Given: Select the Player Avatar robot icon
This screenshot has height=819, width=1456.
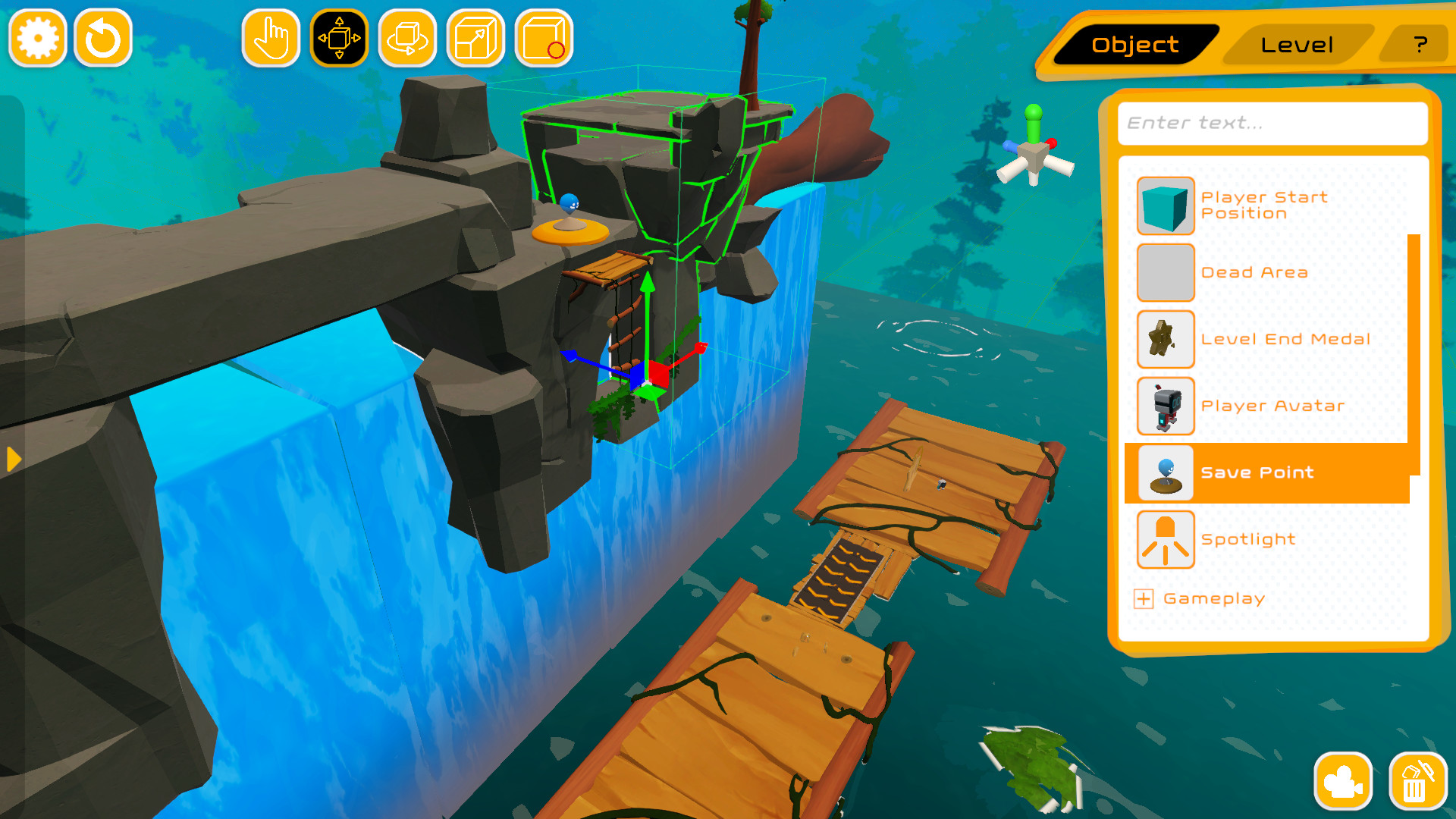Looking at the screenshot, I should click(1166, 406).
